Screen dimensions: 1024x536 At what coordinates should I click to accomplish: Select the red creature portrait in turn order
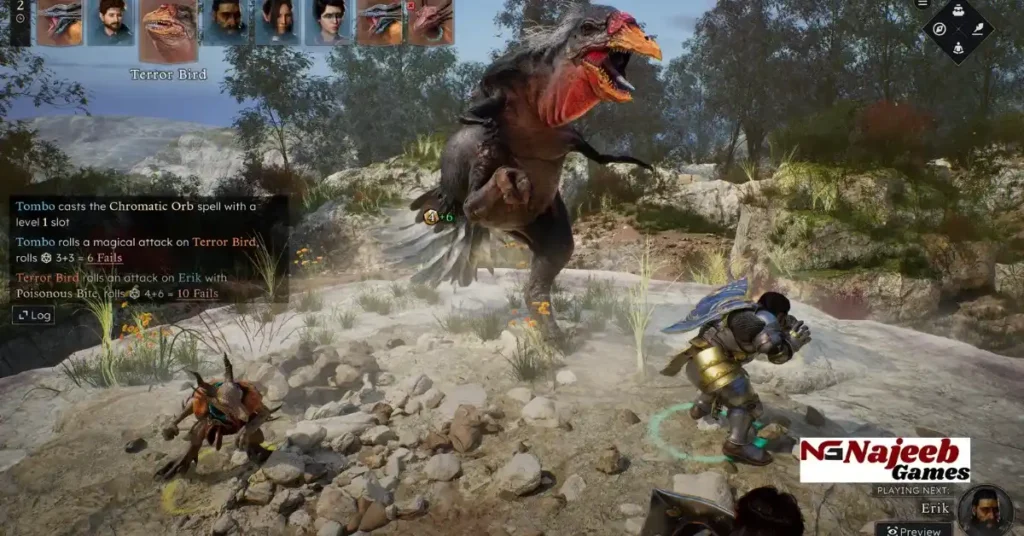[432, 22]
